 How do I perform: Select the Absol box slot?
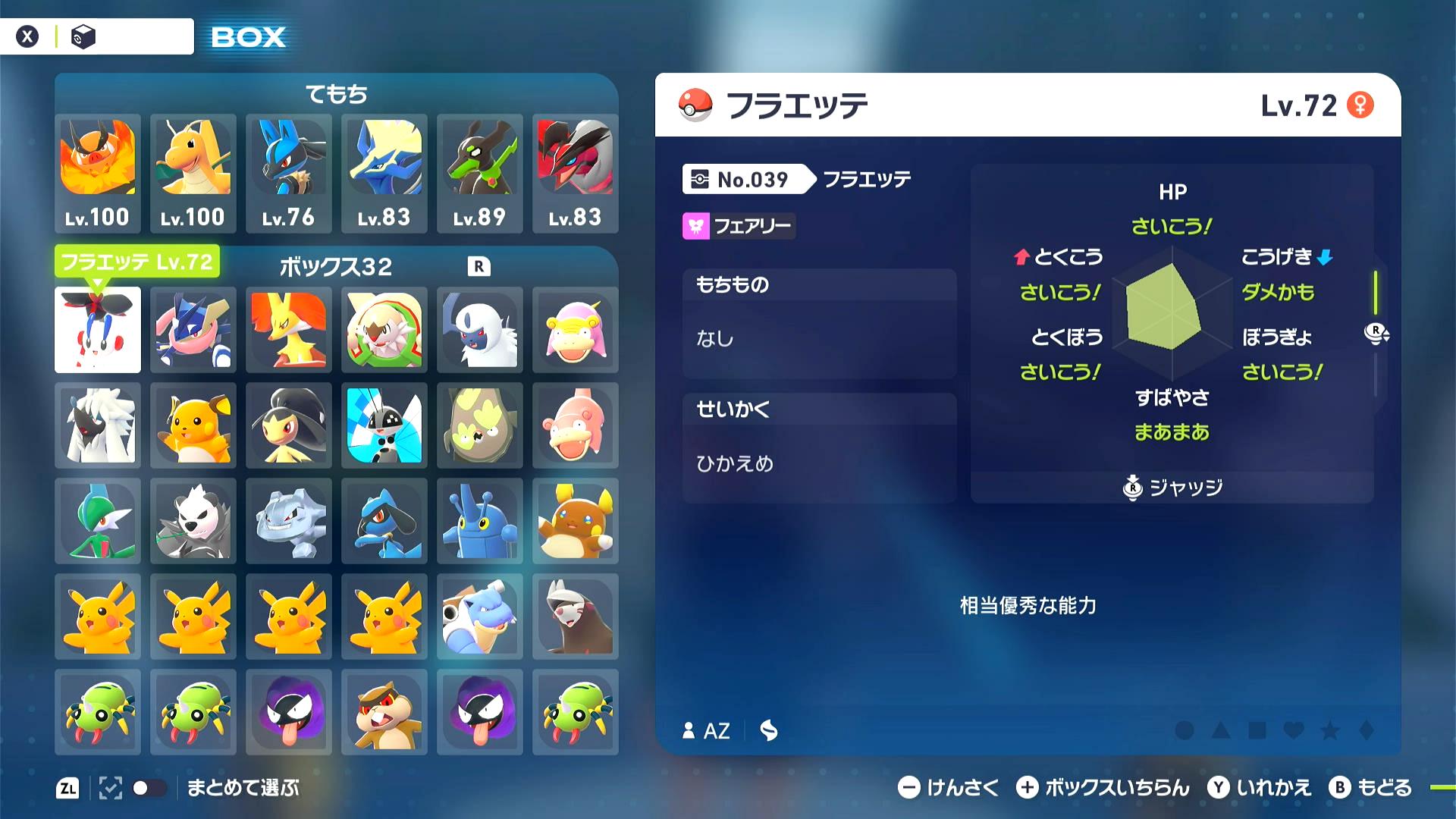[x=479, y=330]
